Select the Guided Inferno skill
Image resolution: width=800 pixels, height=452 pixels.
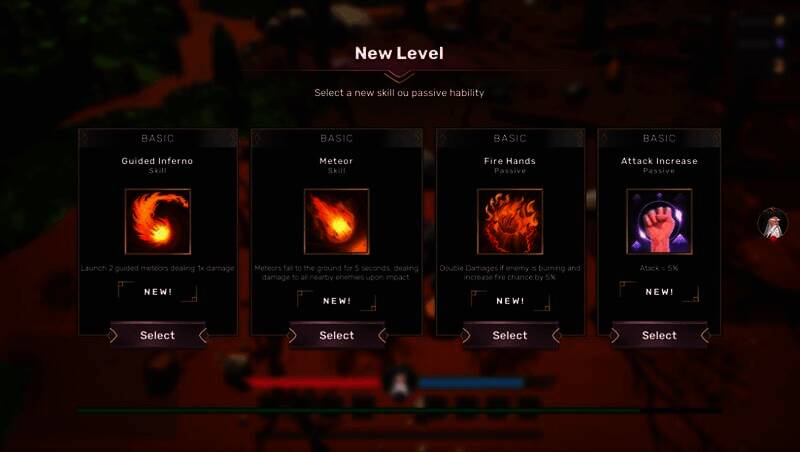click(x=157, y=336)
